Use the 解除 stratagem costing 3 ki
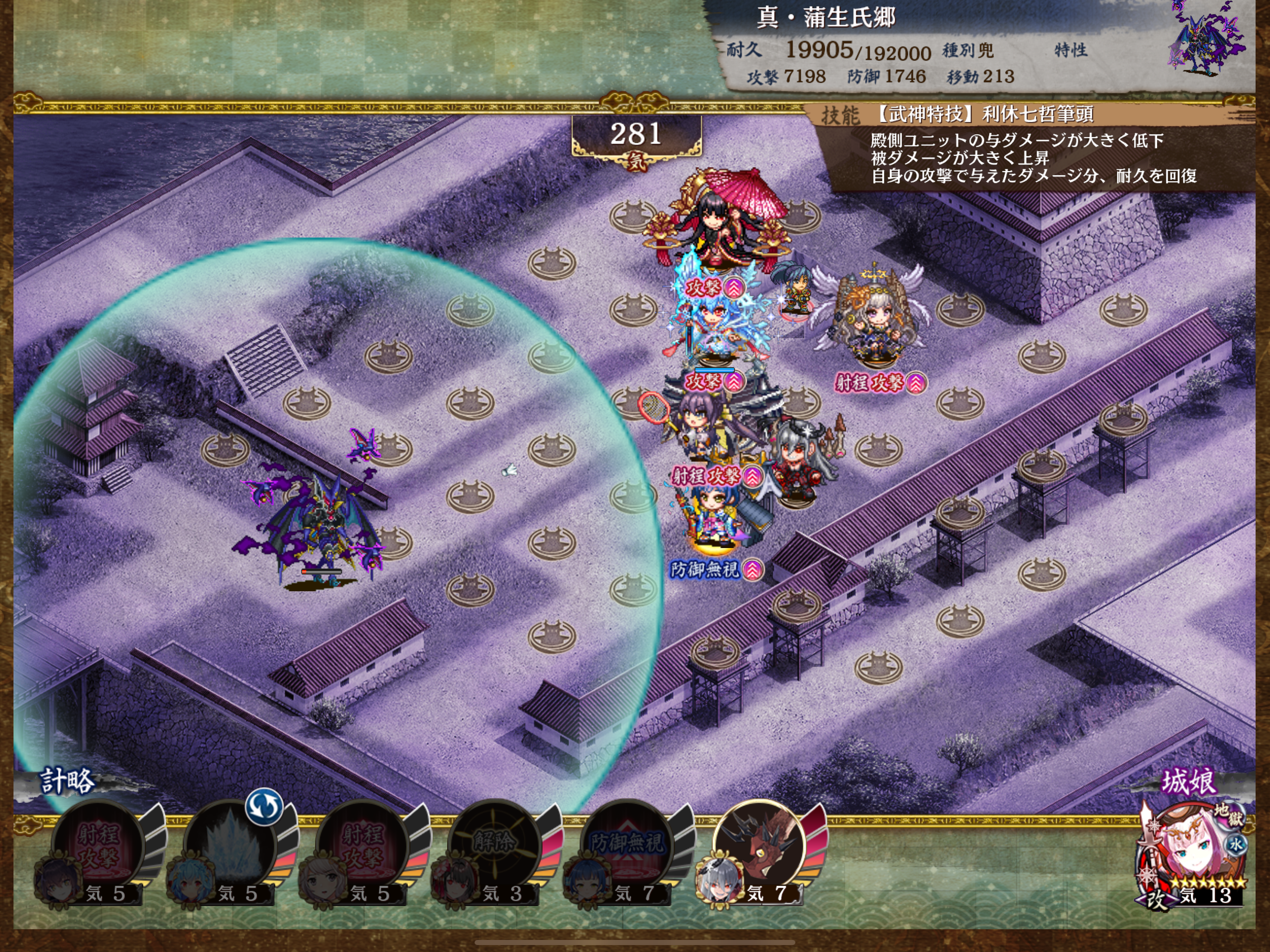Viewport: 1270px width, 952px height. tap(494, 845)
